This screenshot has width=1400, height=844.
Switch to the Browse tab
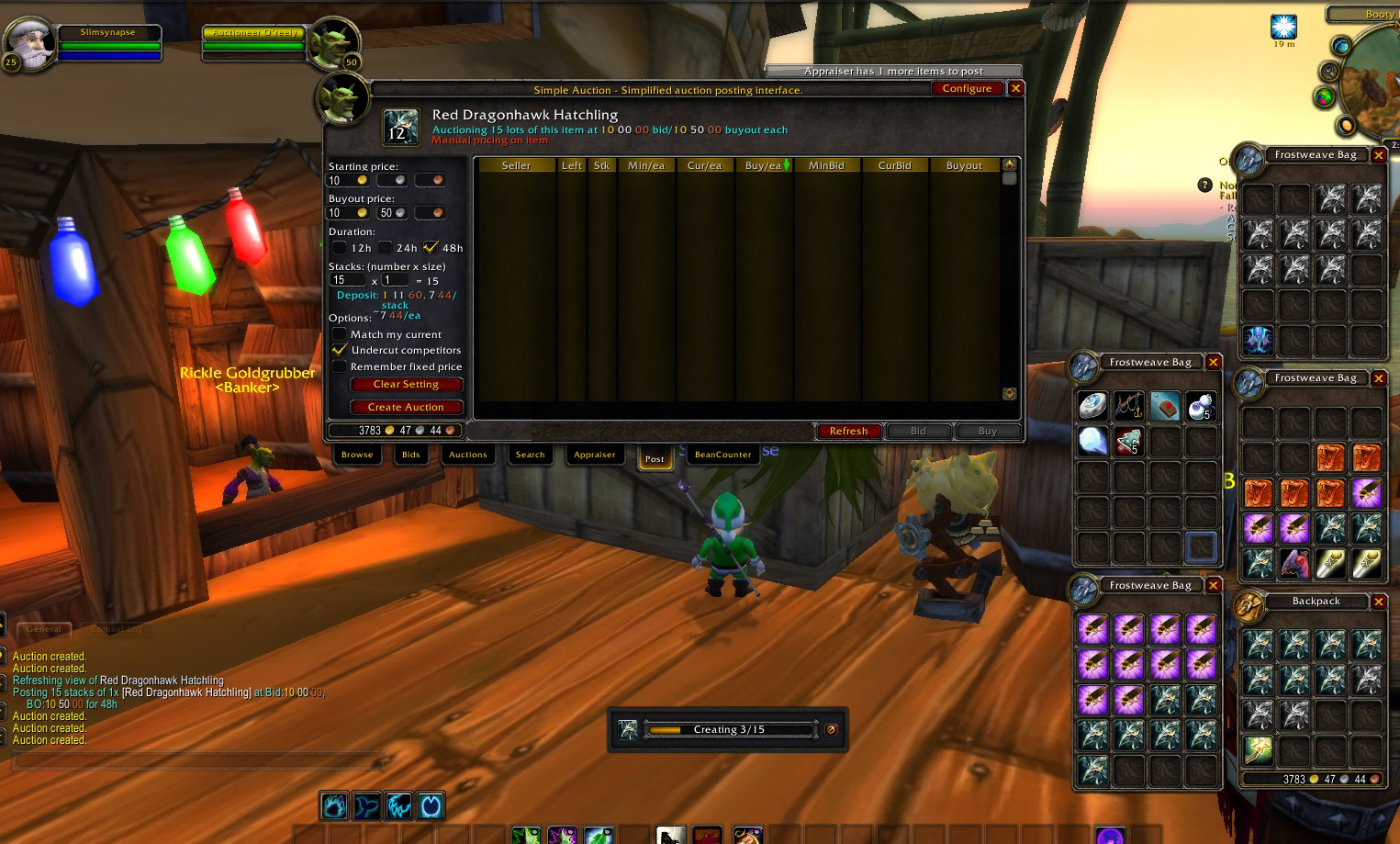pos(357,455)
